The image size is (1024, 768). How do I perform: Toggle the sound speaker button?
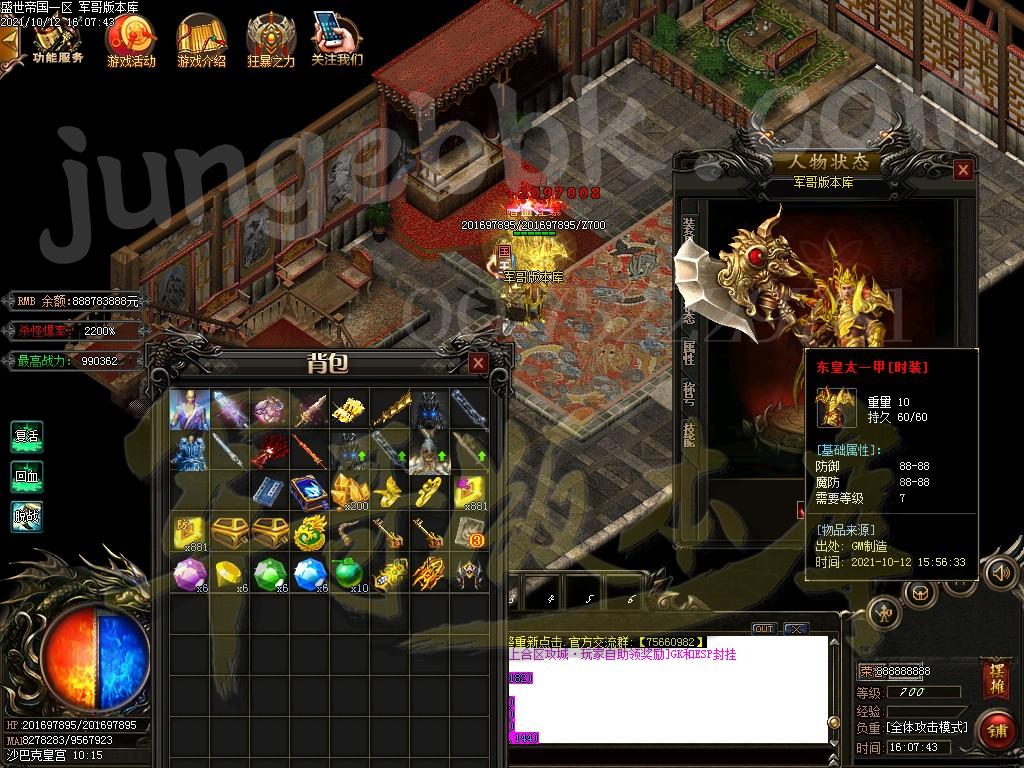pyautogui.click(x=998, y=573)
